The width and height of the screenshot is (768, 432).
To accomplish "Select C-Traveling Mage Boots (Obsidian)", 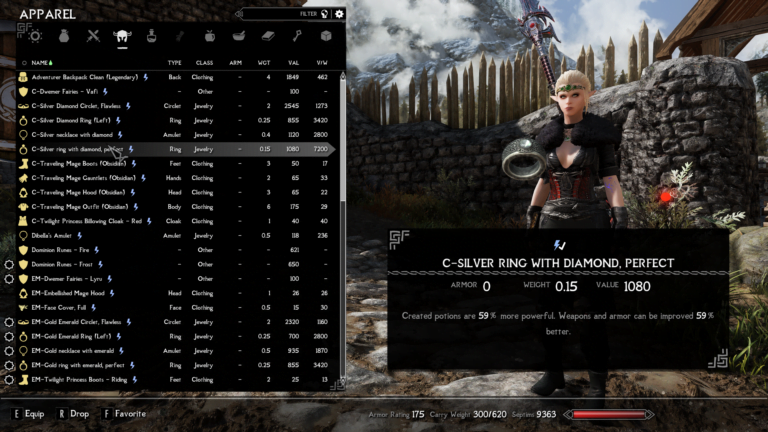I will (x=78, y=163).
